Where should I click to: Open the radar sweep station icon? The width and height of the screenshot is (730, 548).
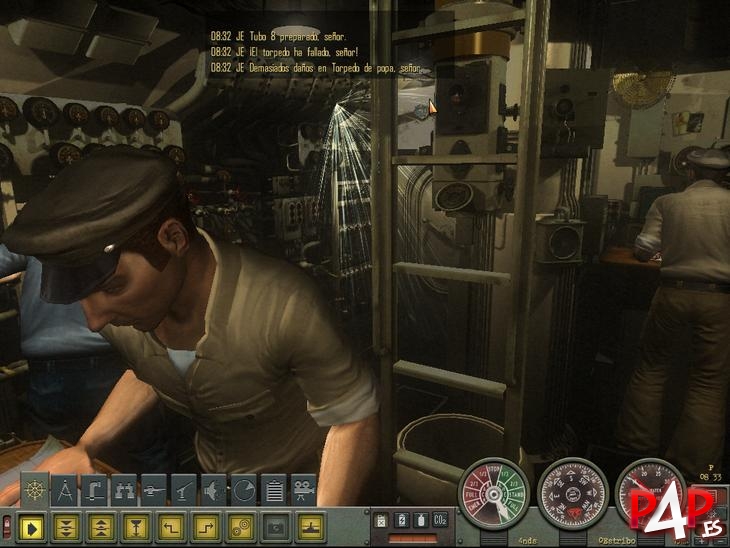244,488
